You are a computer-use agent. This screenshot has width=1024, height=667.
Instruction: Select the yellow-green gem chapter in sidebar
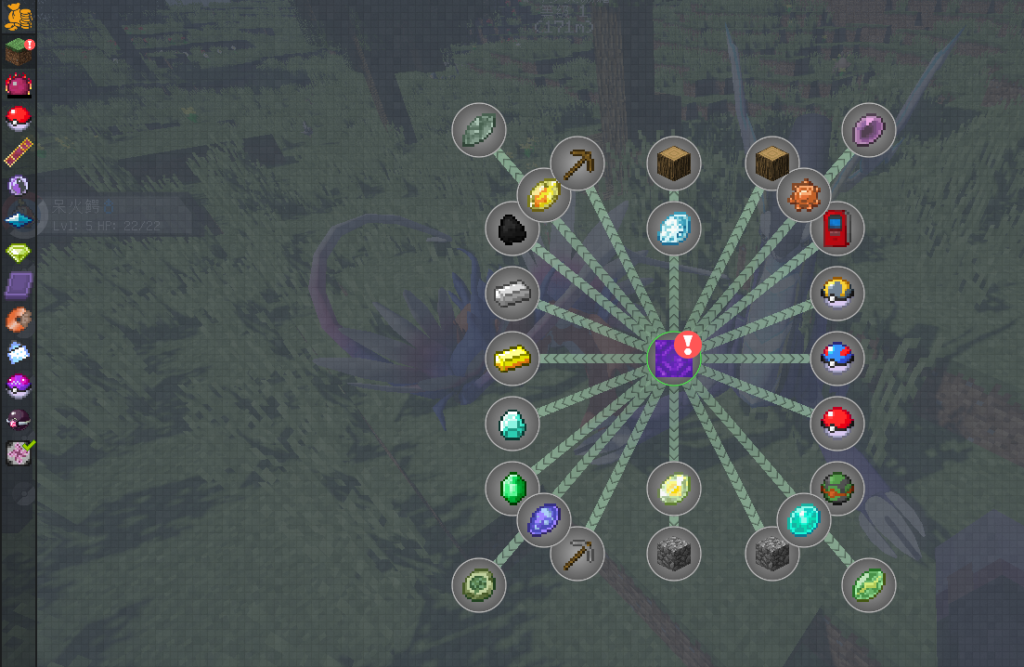(18, 251)
